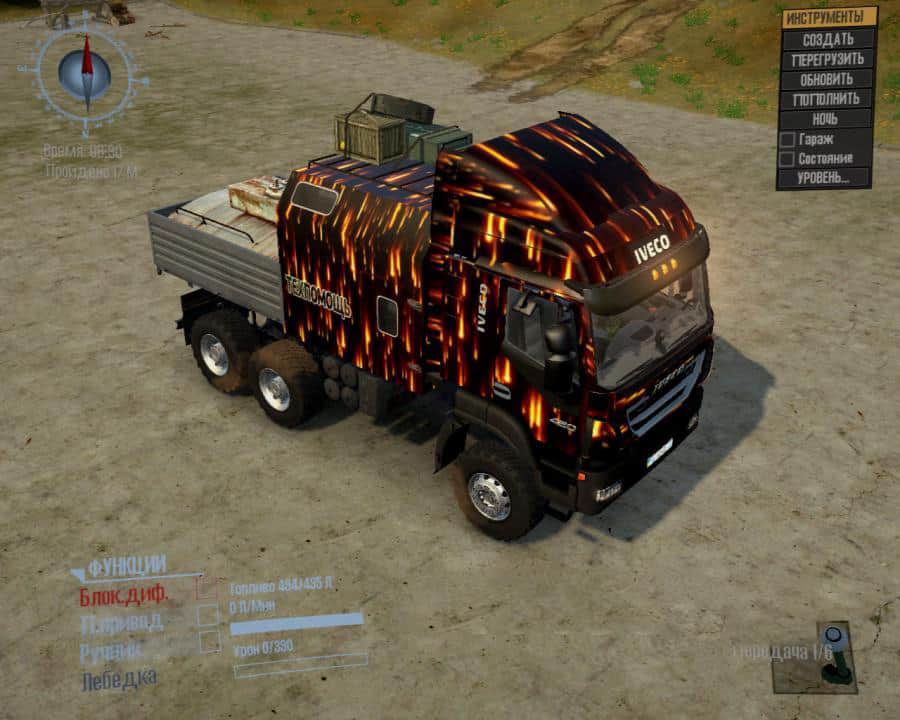The width and height of the screenshot is (900, 720).
Task: Refuel with the Пополнить button
Action: (x=827, y=99)
